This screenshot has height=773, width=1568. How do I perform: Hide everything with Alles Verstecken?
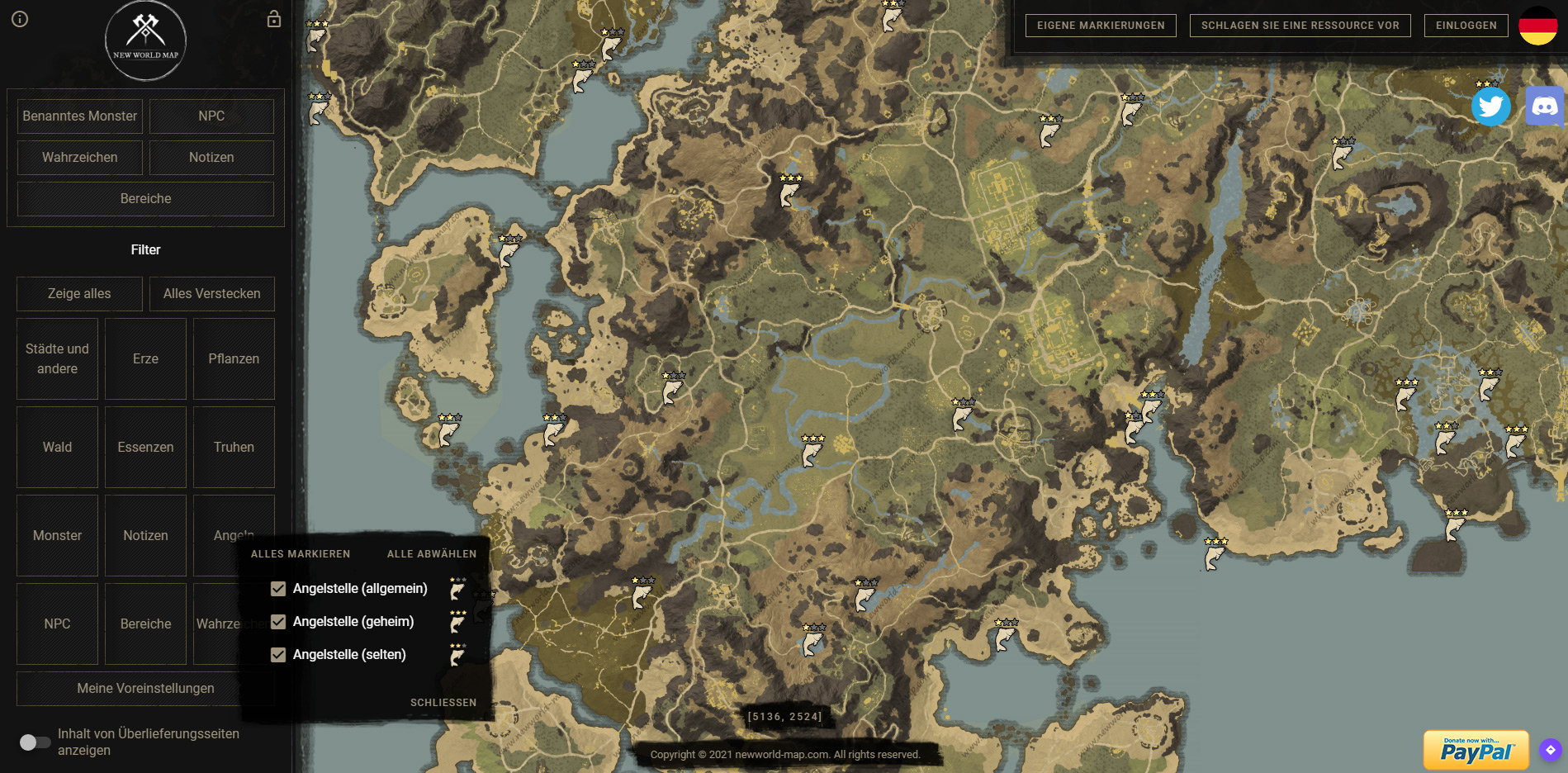211,294
